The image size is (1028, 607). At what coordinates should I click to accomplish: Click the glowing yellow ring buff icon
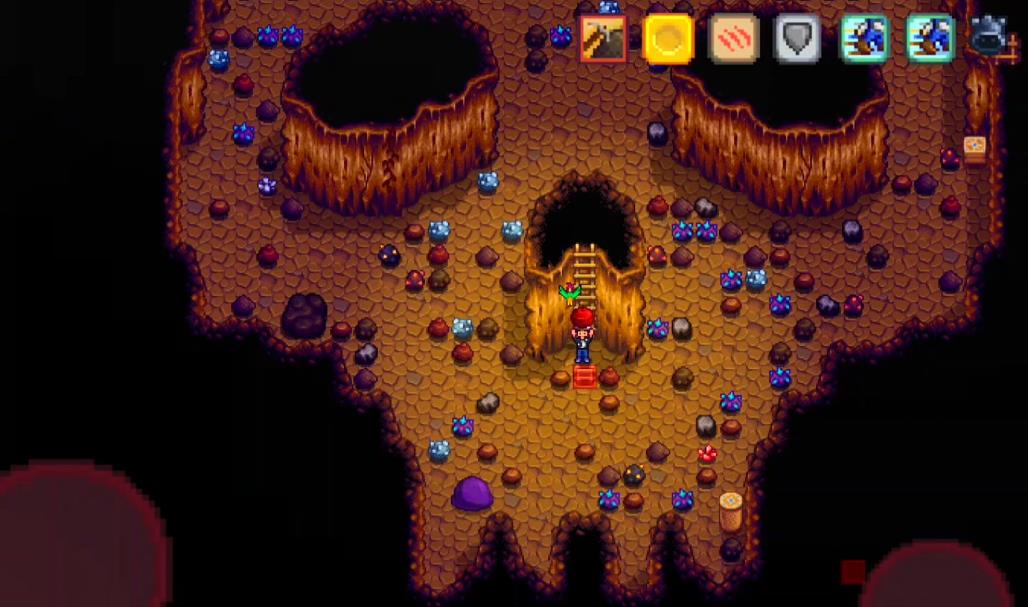pos(669,39)
